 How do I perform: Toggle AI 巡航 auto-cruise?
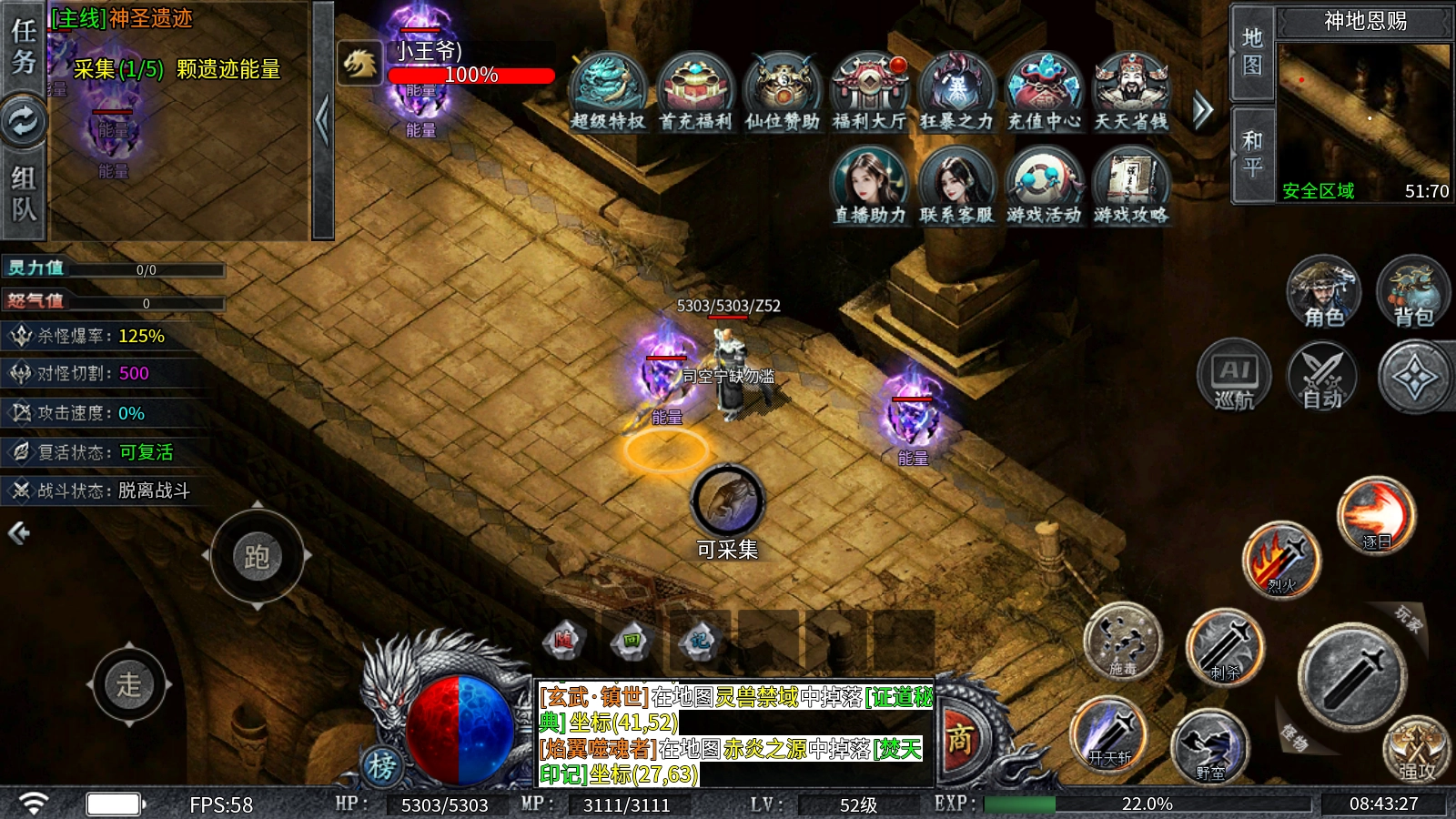1234,376
